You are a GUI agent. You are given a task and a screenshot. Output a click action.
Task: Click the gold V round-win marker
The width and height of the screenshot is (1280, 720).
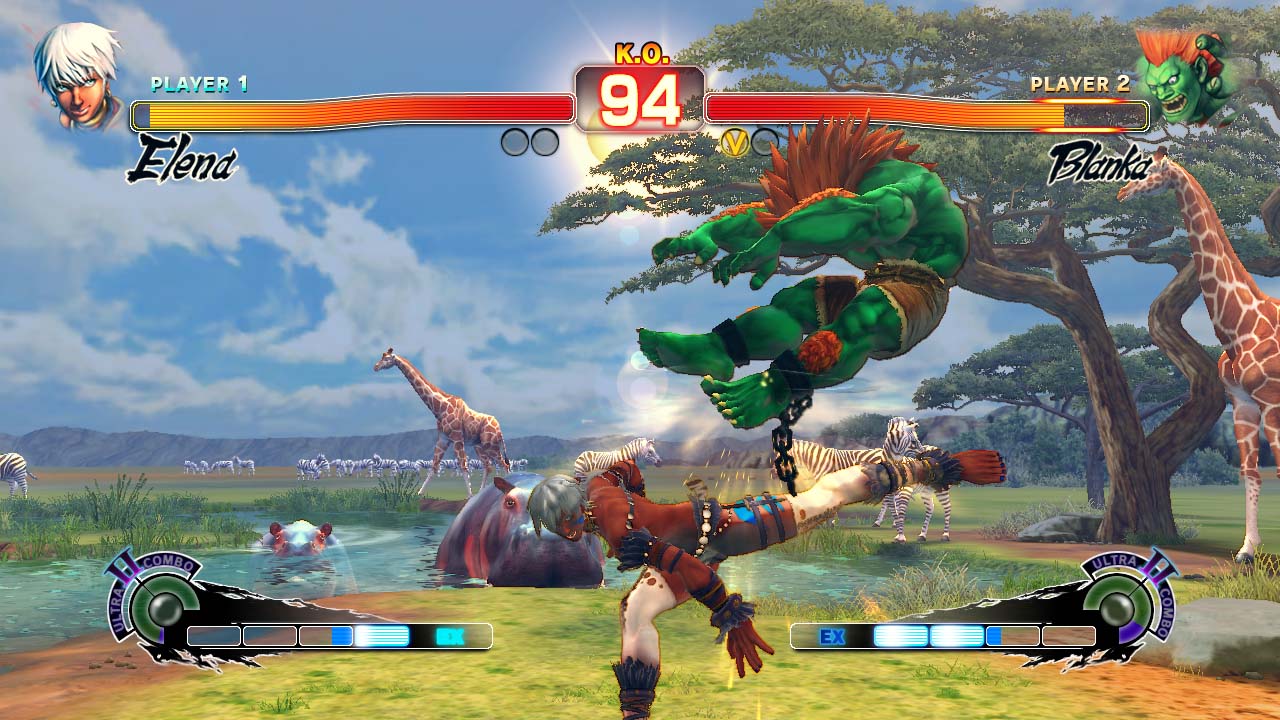click(x=735, y=143)
